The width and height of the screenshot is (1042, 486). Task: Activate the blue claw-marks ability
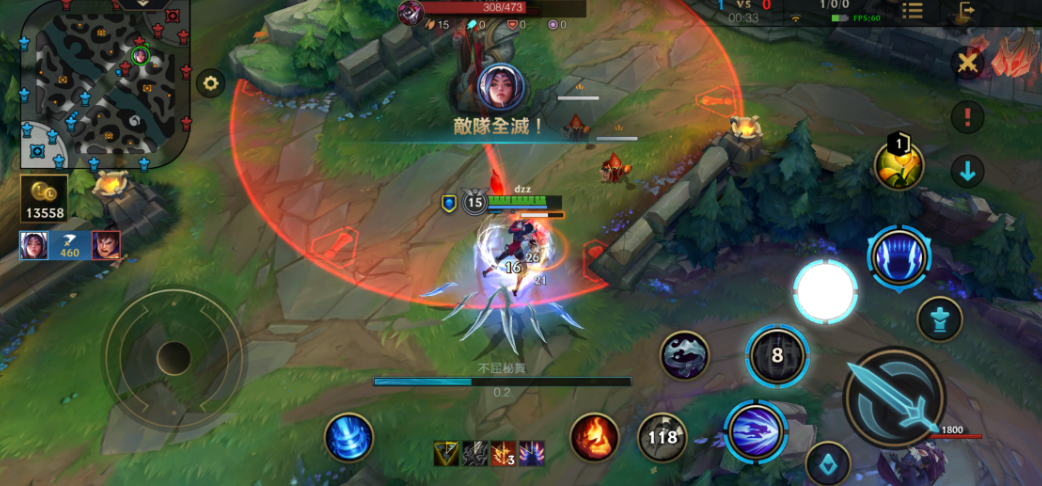click(x=897, y=256)
